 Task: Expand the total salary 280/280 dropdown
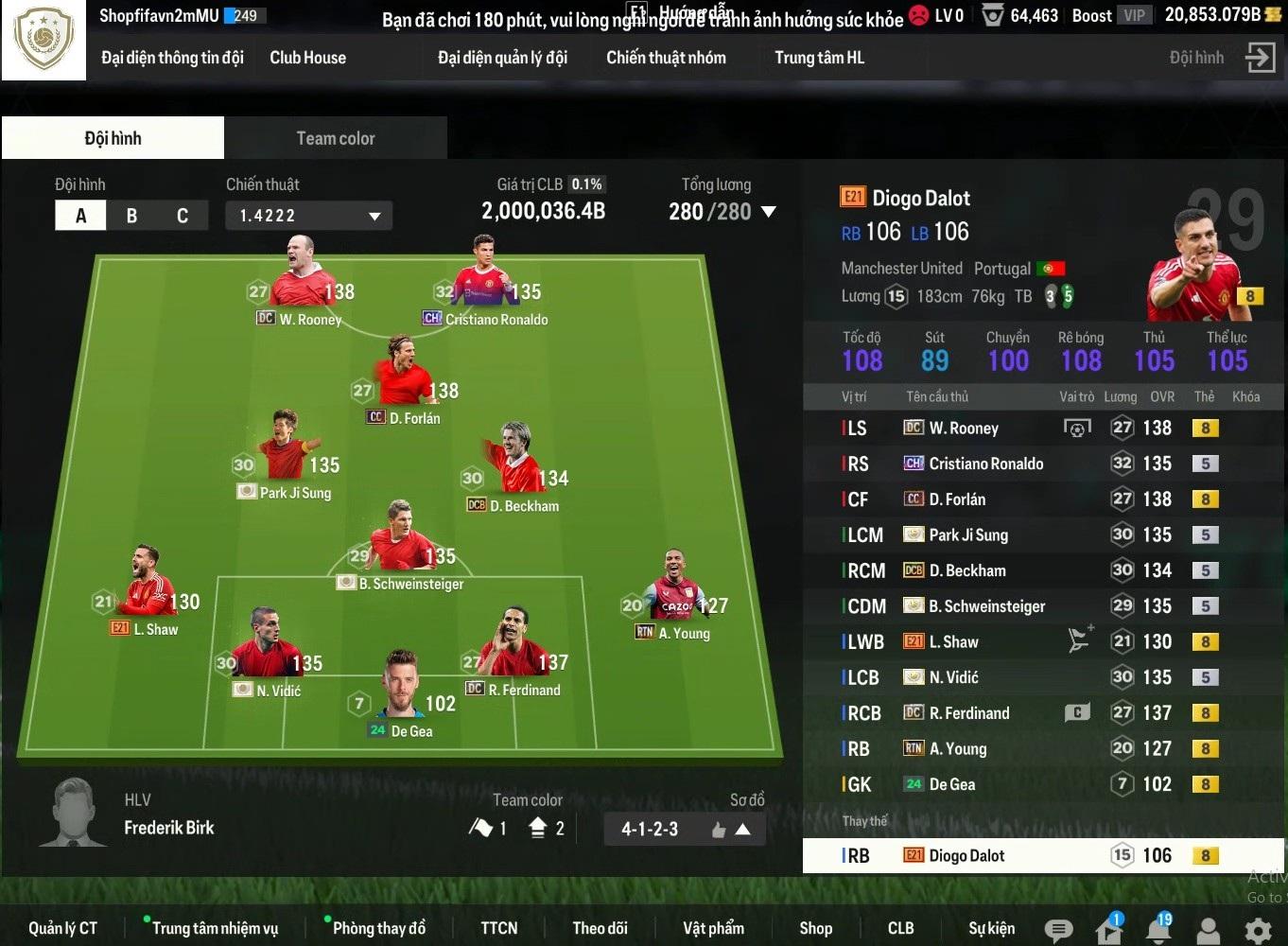[x=768, y=212]
